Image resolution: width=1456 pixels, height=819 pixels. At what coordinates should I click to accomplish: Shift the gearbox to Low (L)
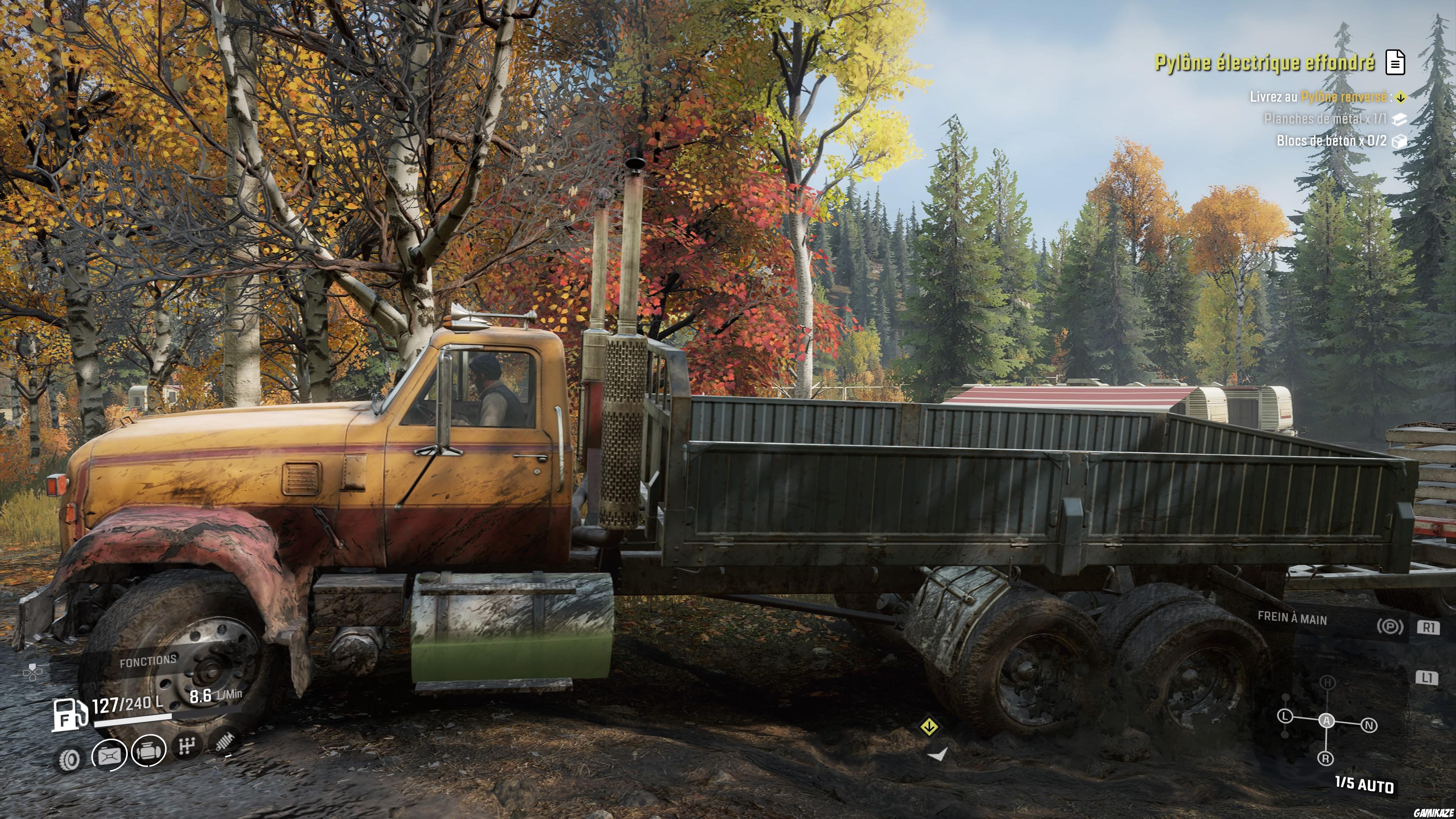pyautogui.click(x=1285, y=717)
